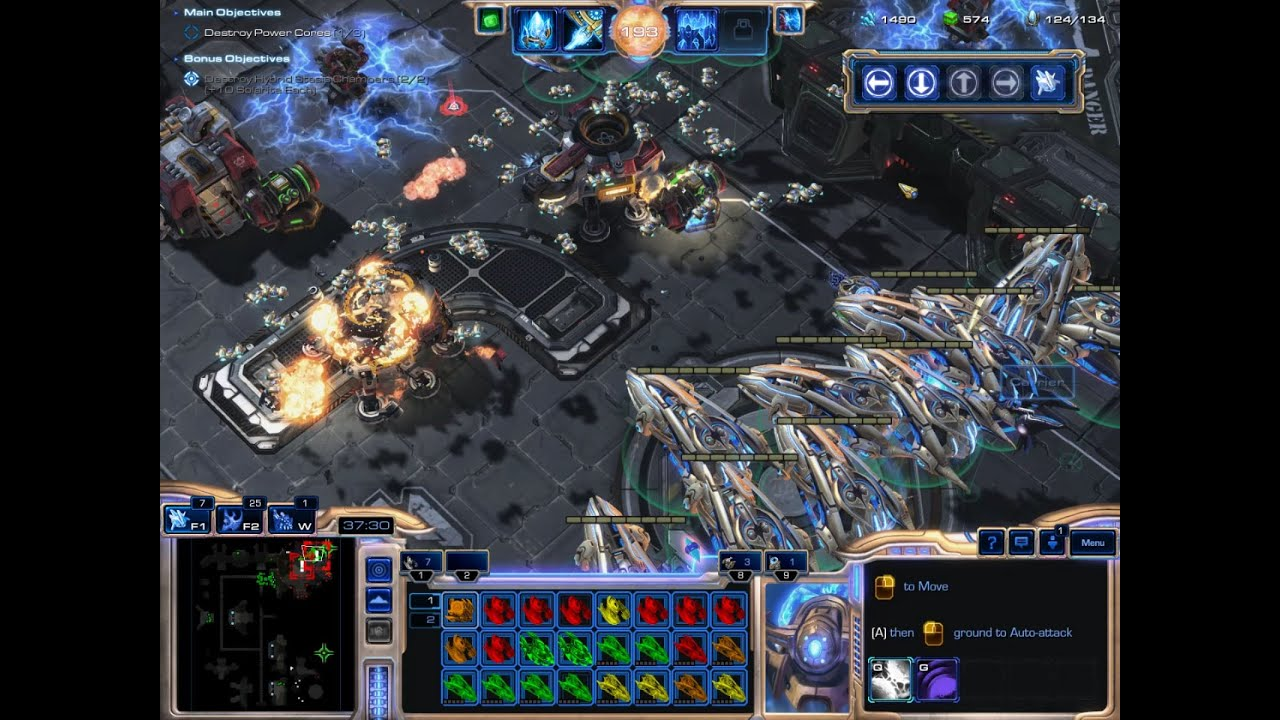Click the green cube button on top bar
The width and height of the screenshot is (1280, 720).
(x=489, y=20)
